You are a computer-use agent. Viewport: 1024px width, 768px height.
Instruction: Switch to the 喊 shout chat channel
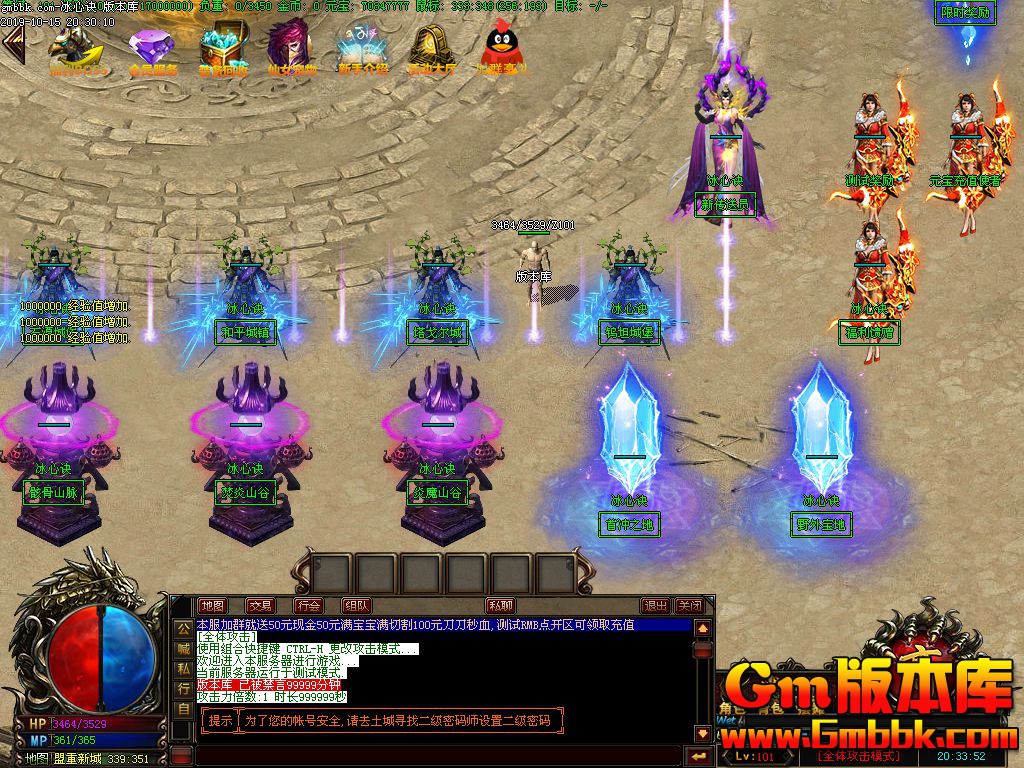coord(183,648)
